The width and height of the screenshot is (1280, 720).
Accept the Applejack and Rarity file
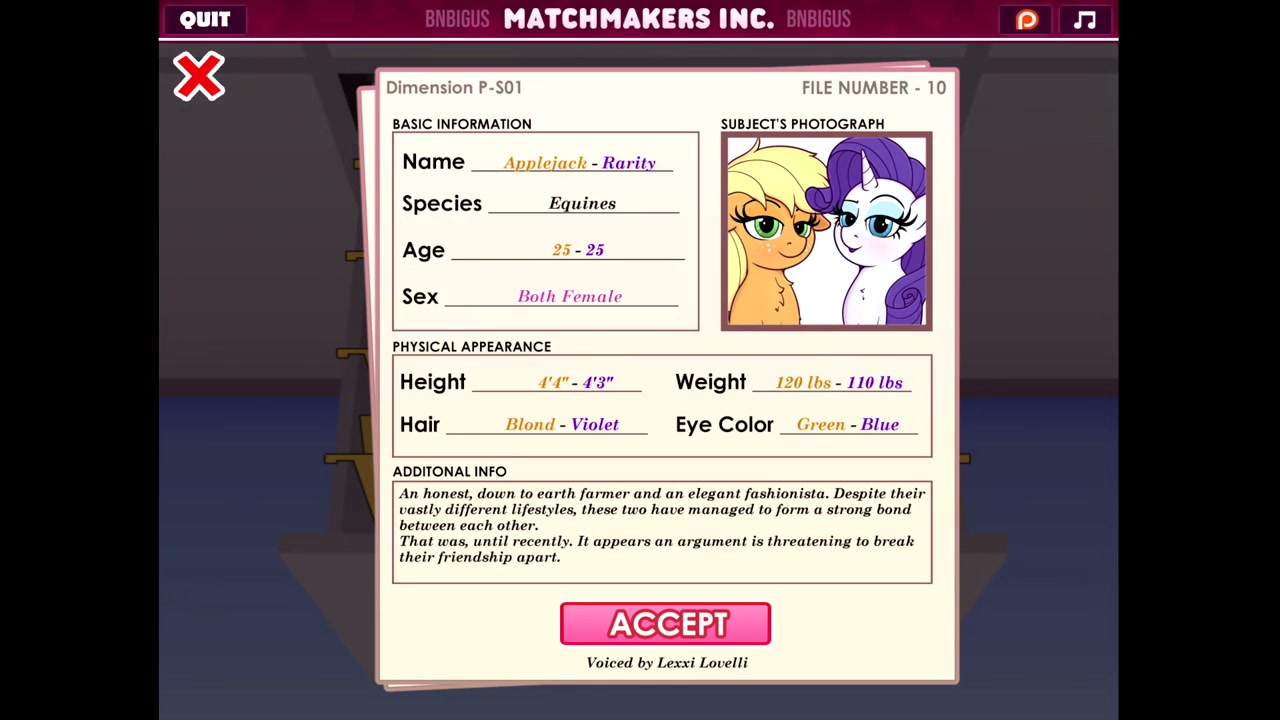coord(665,624)
